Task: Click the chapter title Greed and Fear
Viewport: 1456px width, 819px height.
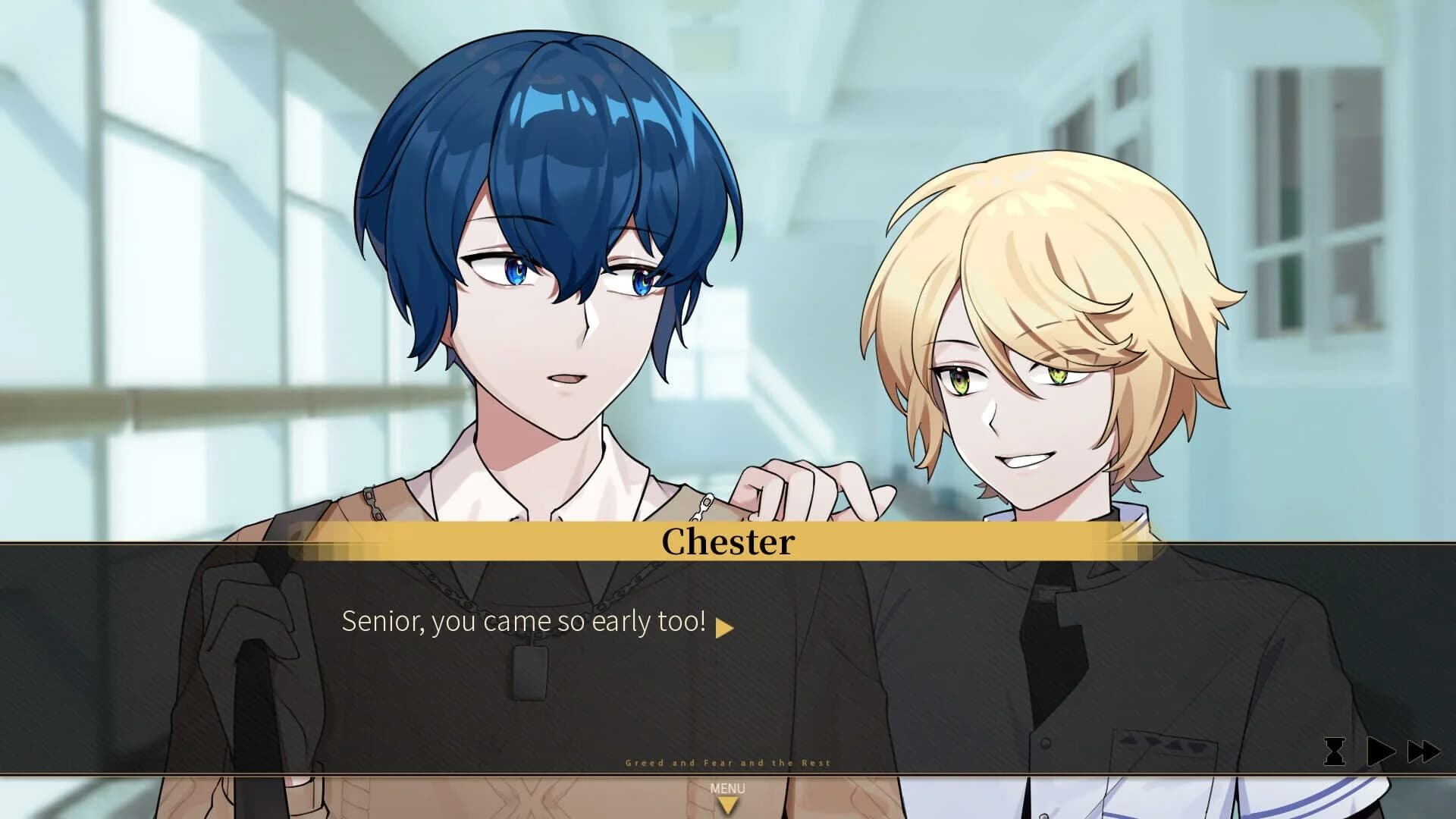Action: click(728, 763)
